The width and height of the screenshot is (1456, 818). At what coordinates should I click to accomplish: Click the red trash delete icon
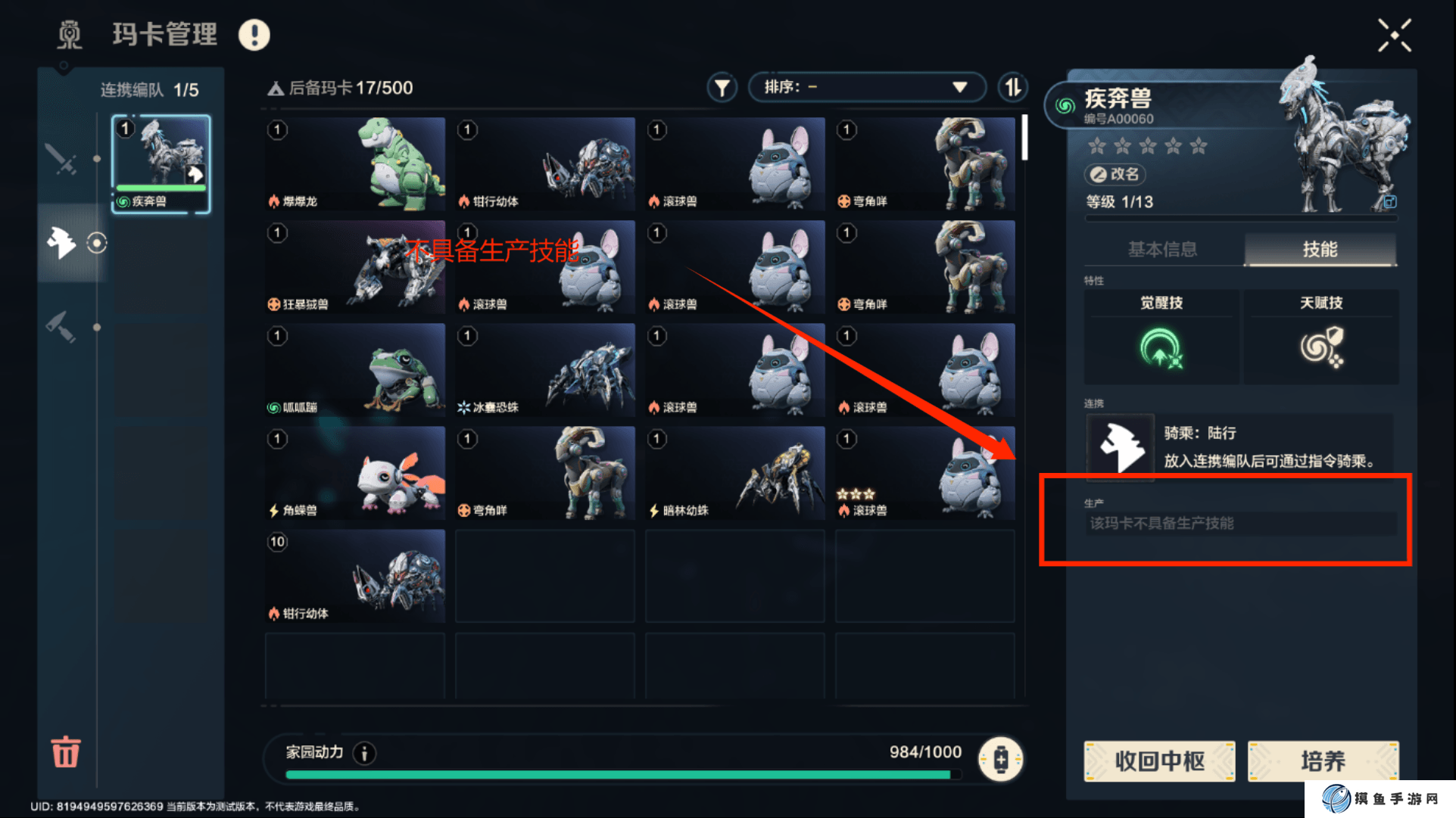coord(66,751)
